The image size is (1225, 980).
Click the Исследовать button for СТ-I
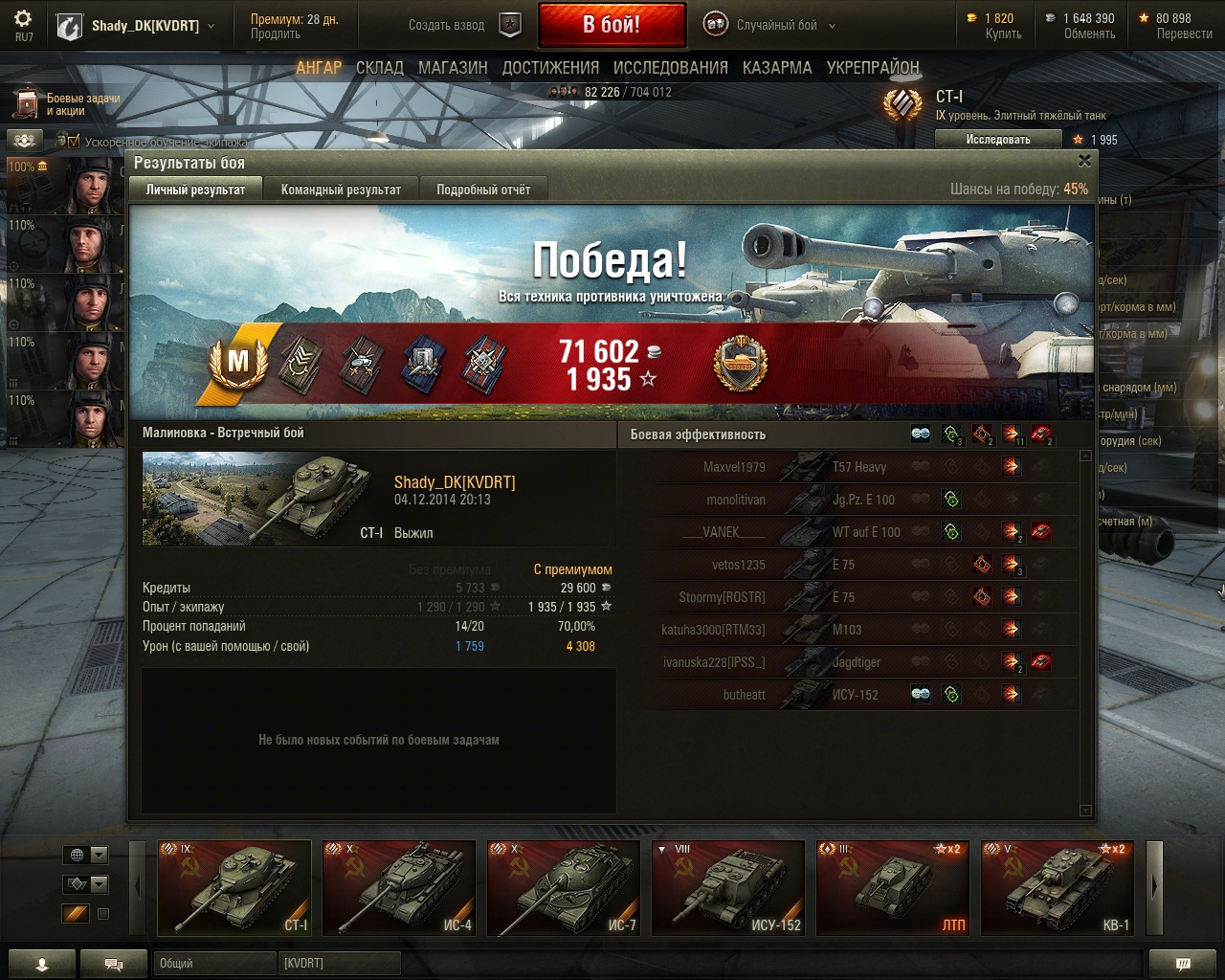[998, 140]
